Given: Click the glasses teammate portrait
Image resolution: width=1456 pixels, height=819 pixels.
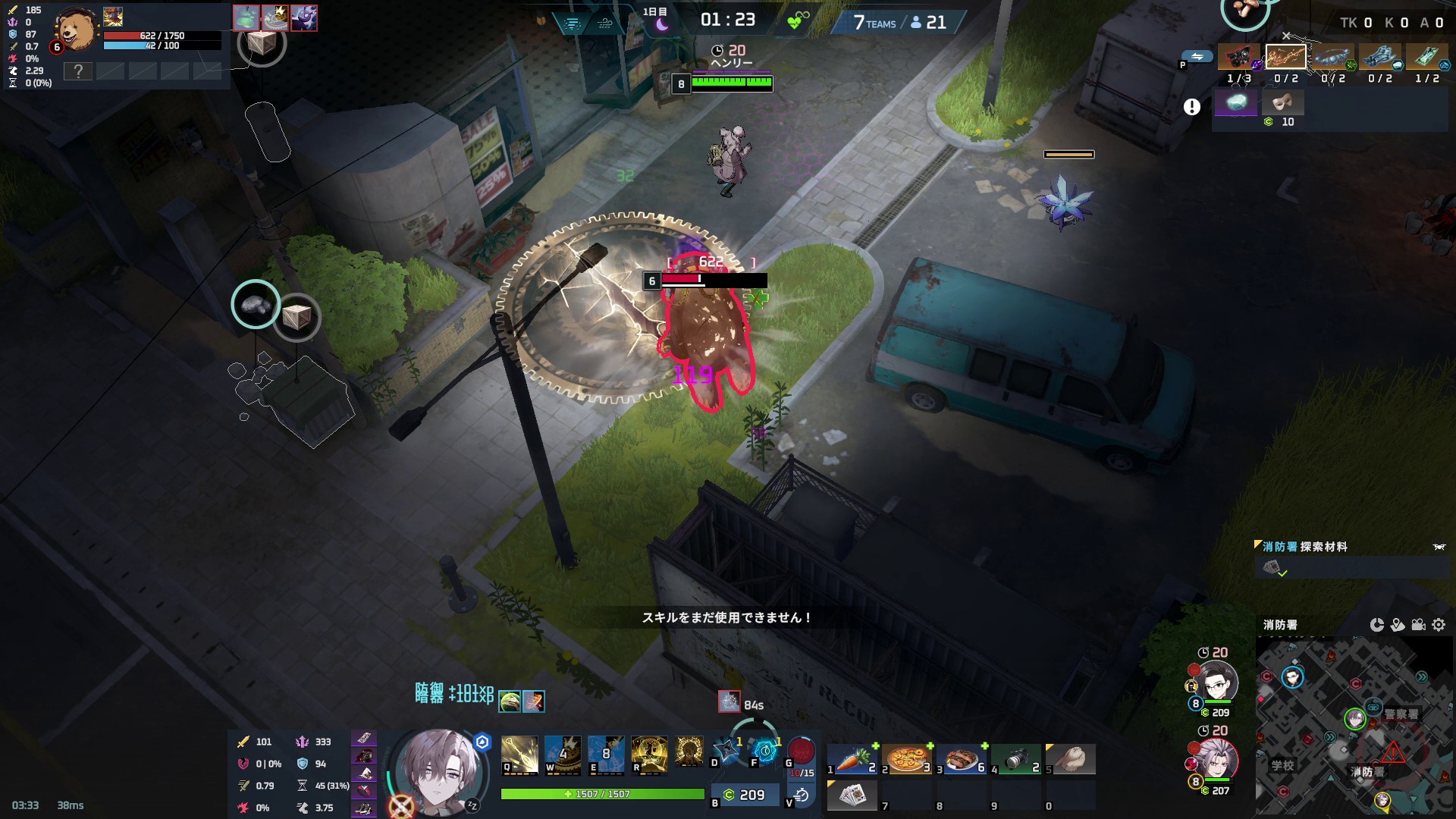Looking at the screenshot, I should [1218, 682].
